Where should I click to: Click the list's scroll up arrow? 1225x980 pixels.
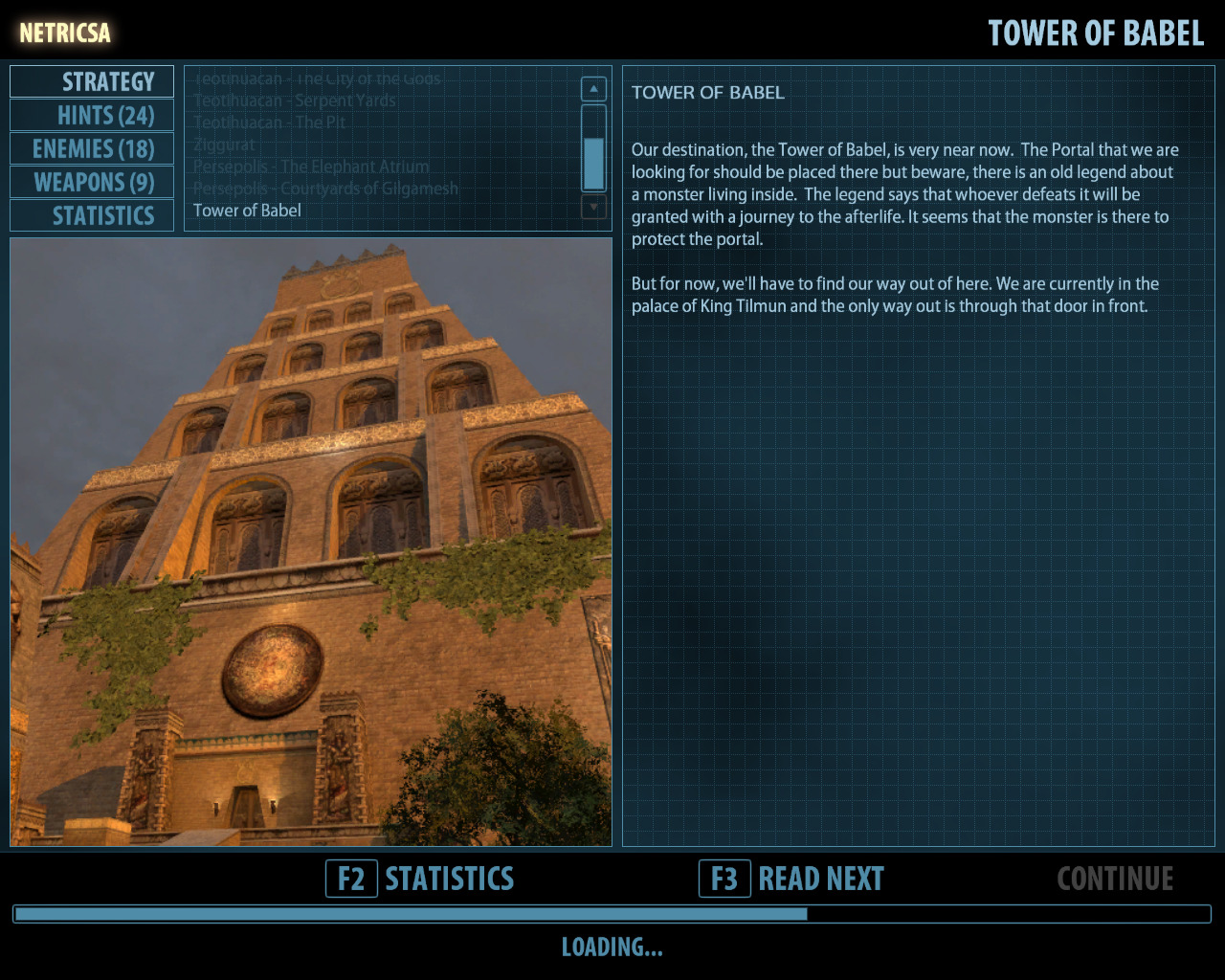593,89
